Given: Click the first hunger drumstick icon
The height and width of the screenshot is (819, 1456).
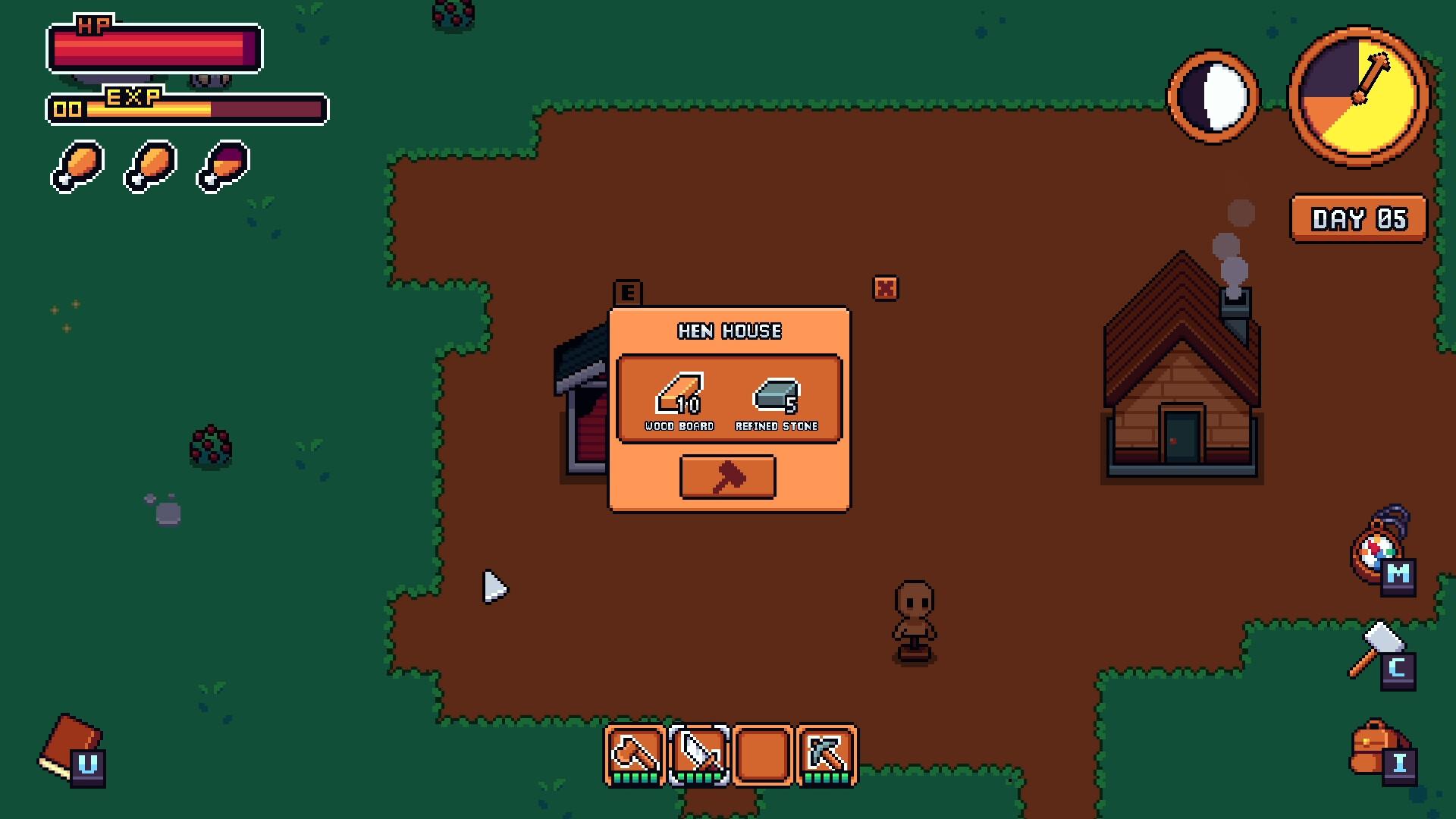Looking at the screenshot, I should click(x=76, y=165).
